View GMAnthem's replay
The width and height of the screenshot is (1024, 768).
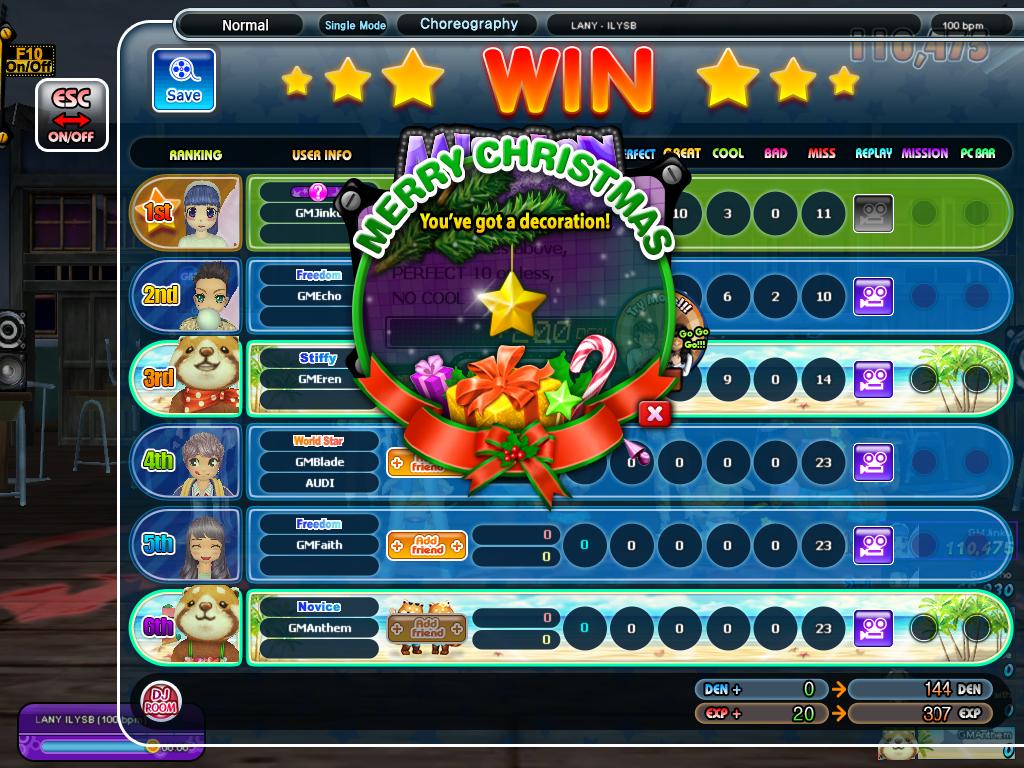[x=872, y=628]
